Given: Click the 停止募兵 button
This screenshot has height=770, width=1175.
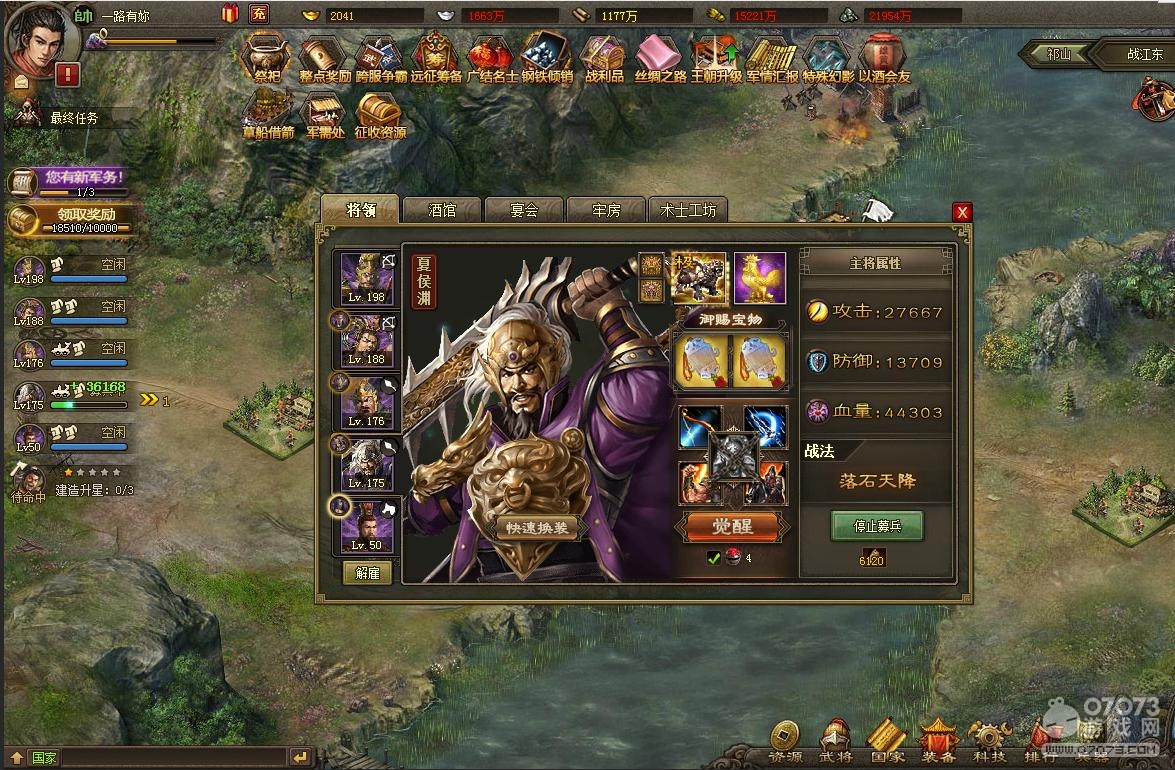Looking at the screenshot, I should [877, 525].
